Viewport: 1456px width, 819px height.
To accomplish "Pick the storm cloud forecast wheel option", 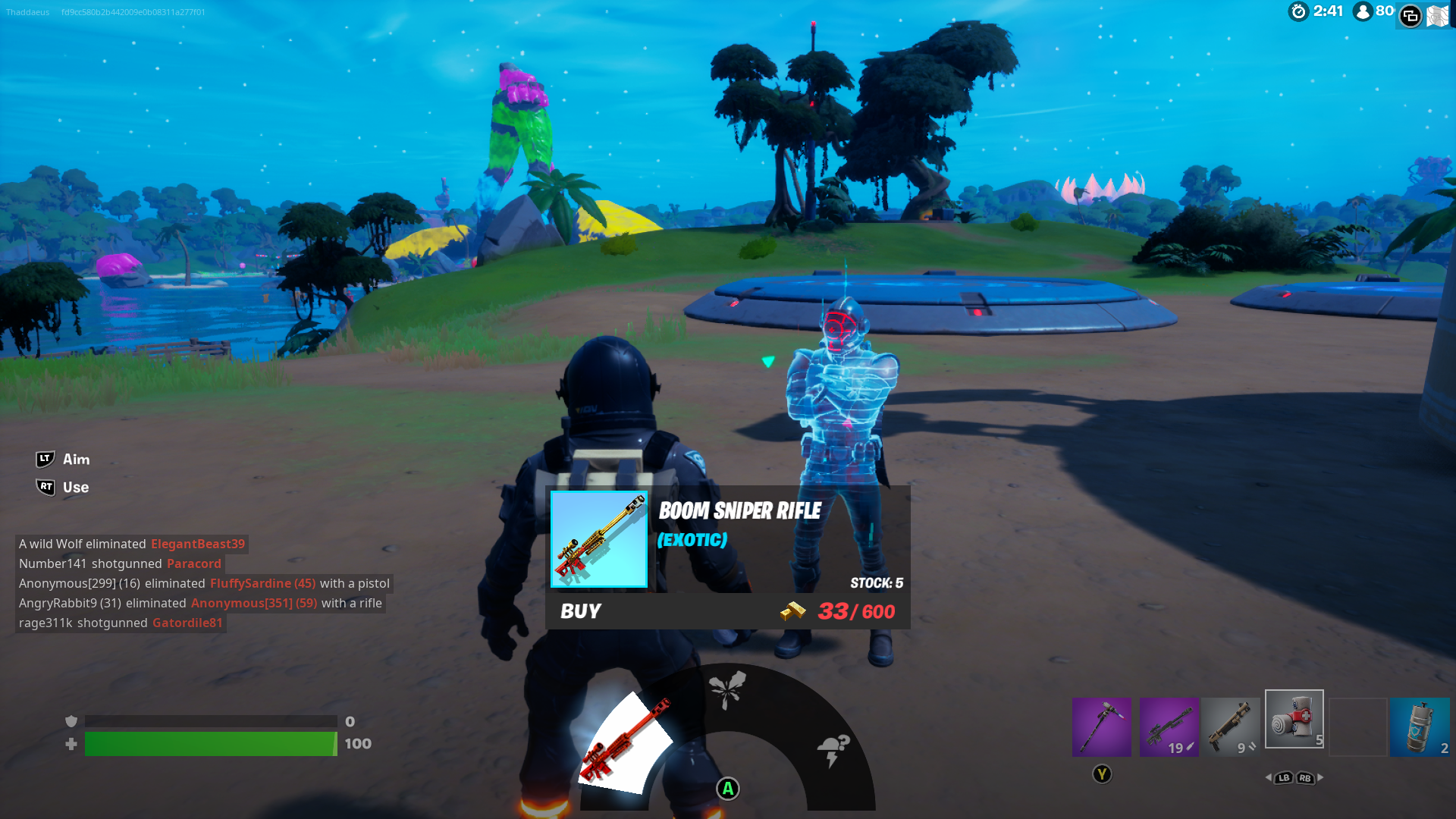I will point(833,749).
